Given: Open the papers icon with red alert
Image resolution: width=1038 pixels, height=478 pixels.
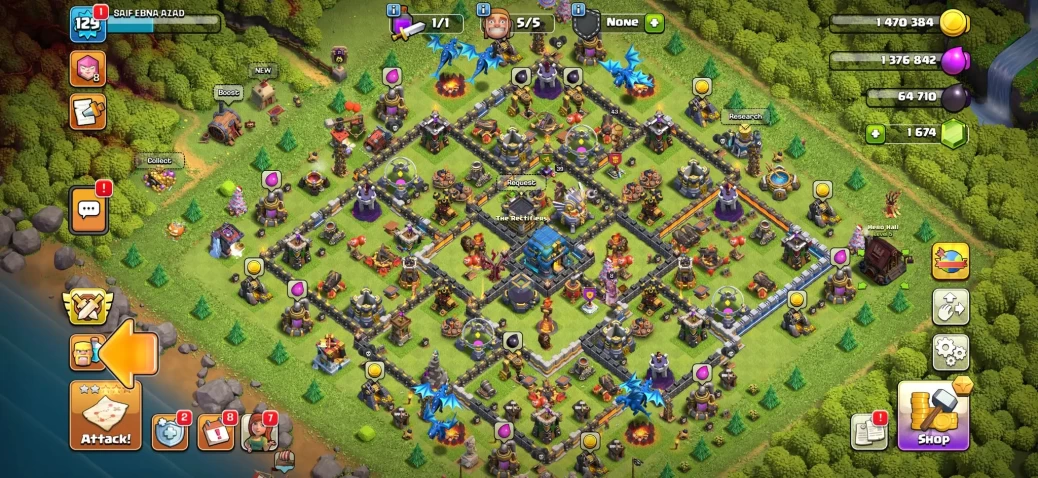Looking at the screenshot, I should [869, 431].
